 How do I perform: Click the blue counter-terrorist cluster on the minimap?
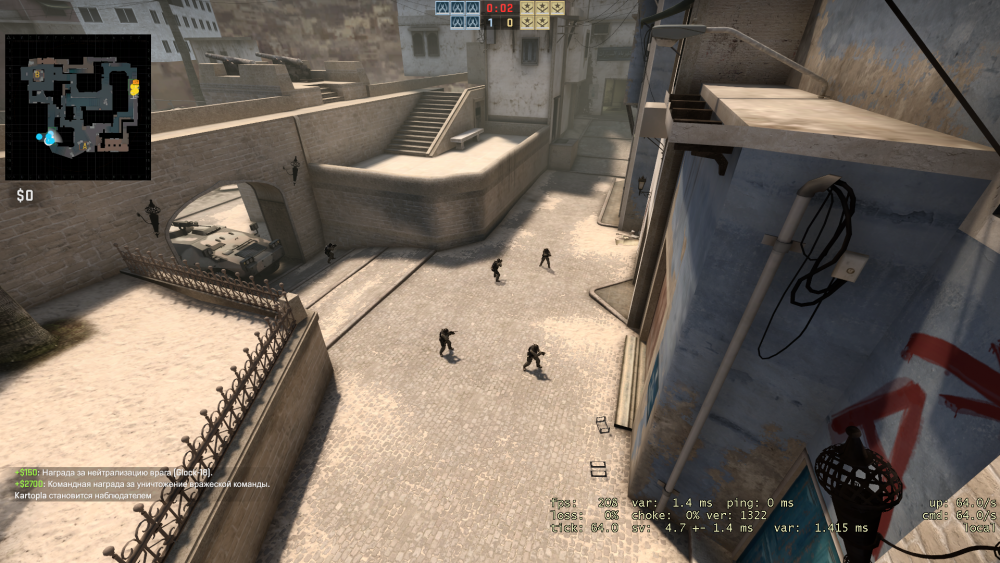click(48, 136)
